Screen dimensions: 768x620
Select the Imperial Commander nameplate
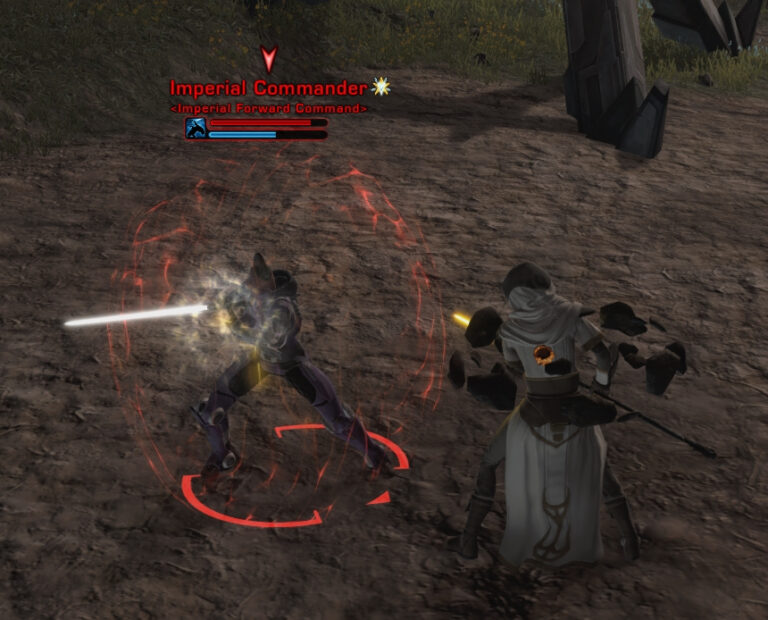[268, 89]
